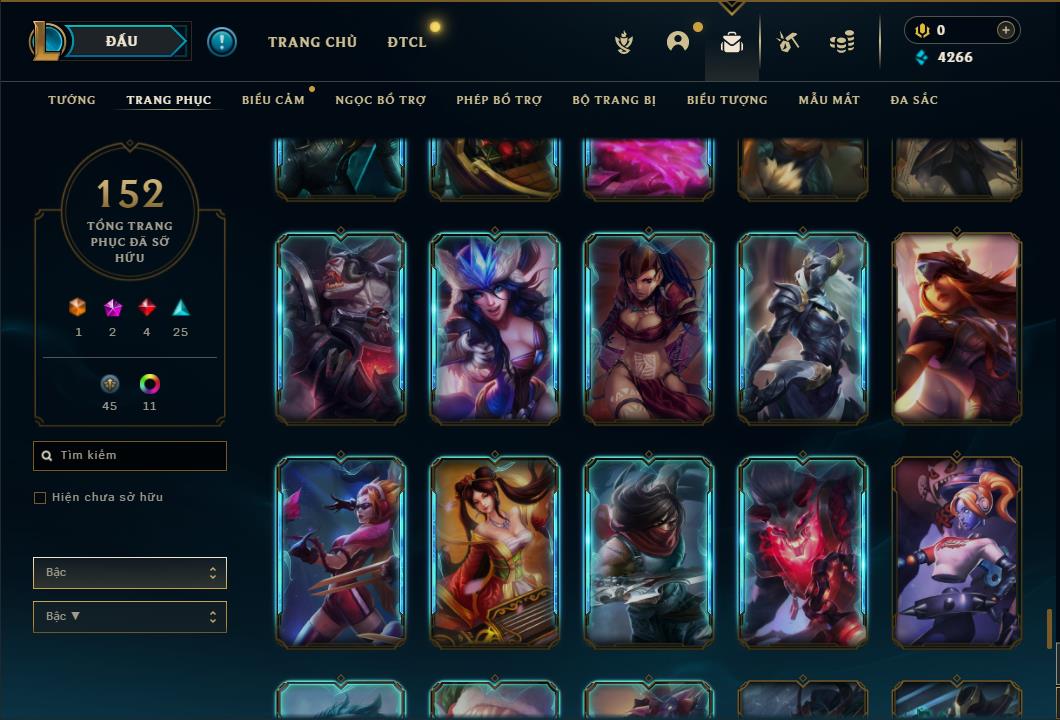Switch to the BIỂU CẢM tab
This screenshot has height=720, width=1060.
273,100
